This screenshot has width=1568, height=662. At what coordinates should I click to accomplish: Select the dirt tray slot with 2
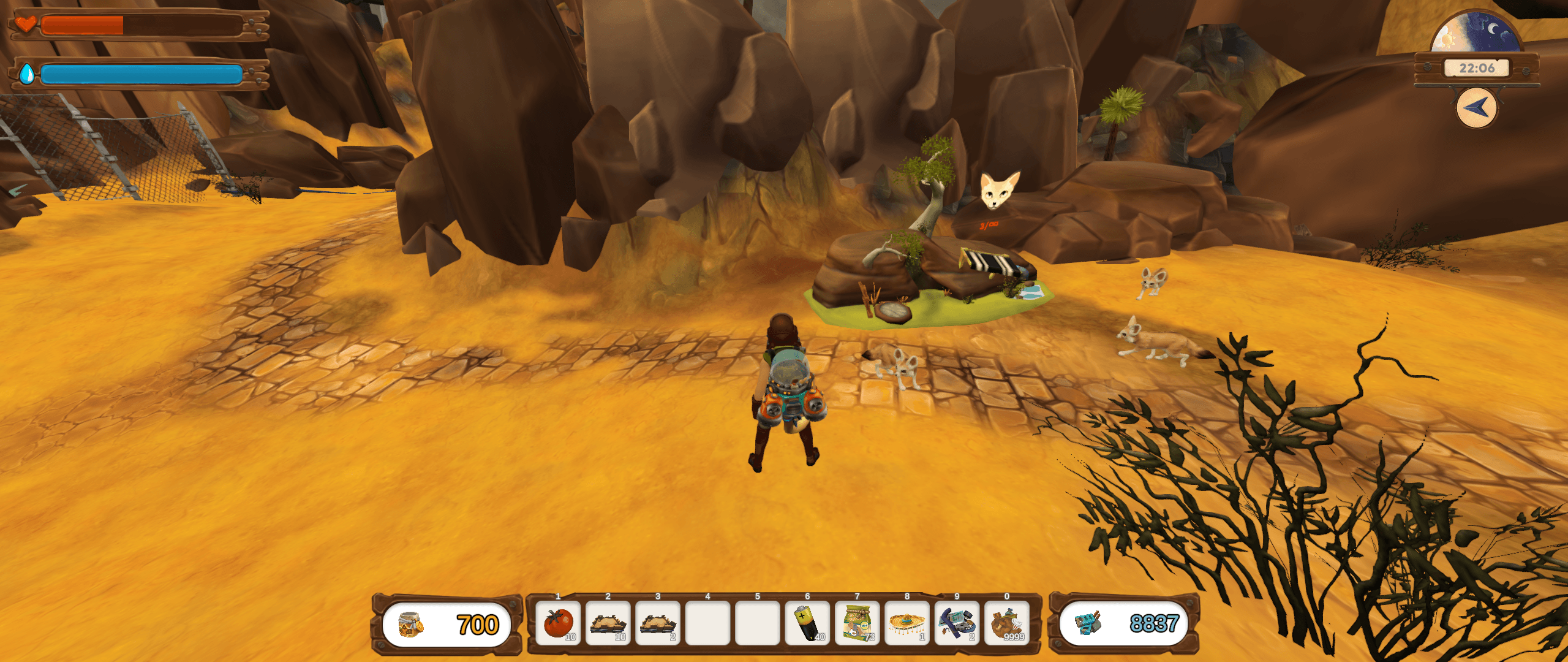click(x=658, y=623)
